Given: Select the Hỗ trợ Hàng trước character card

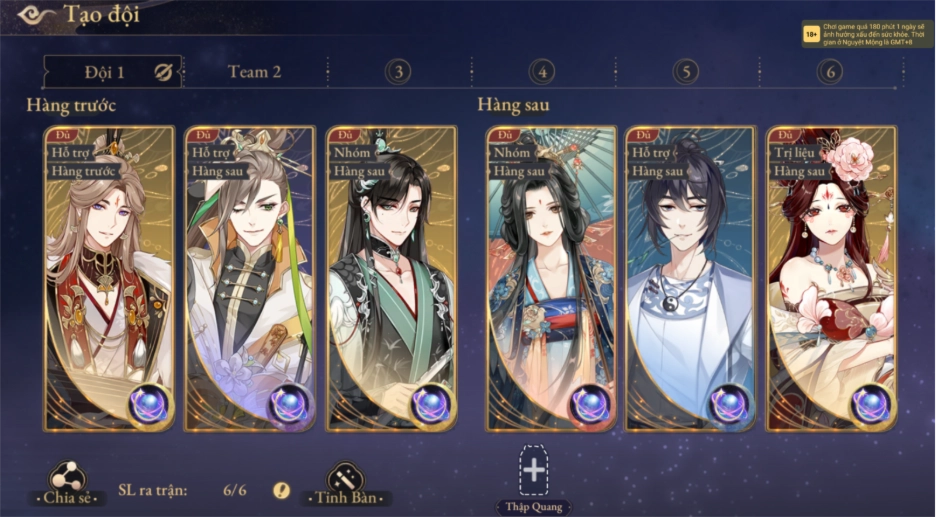Looking at the screenshot, I should click(109, 278).
